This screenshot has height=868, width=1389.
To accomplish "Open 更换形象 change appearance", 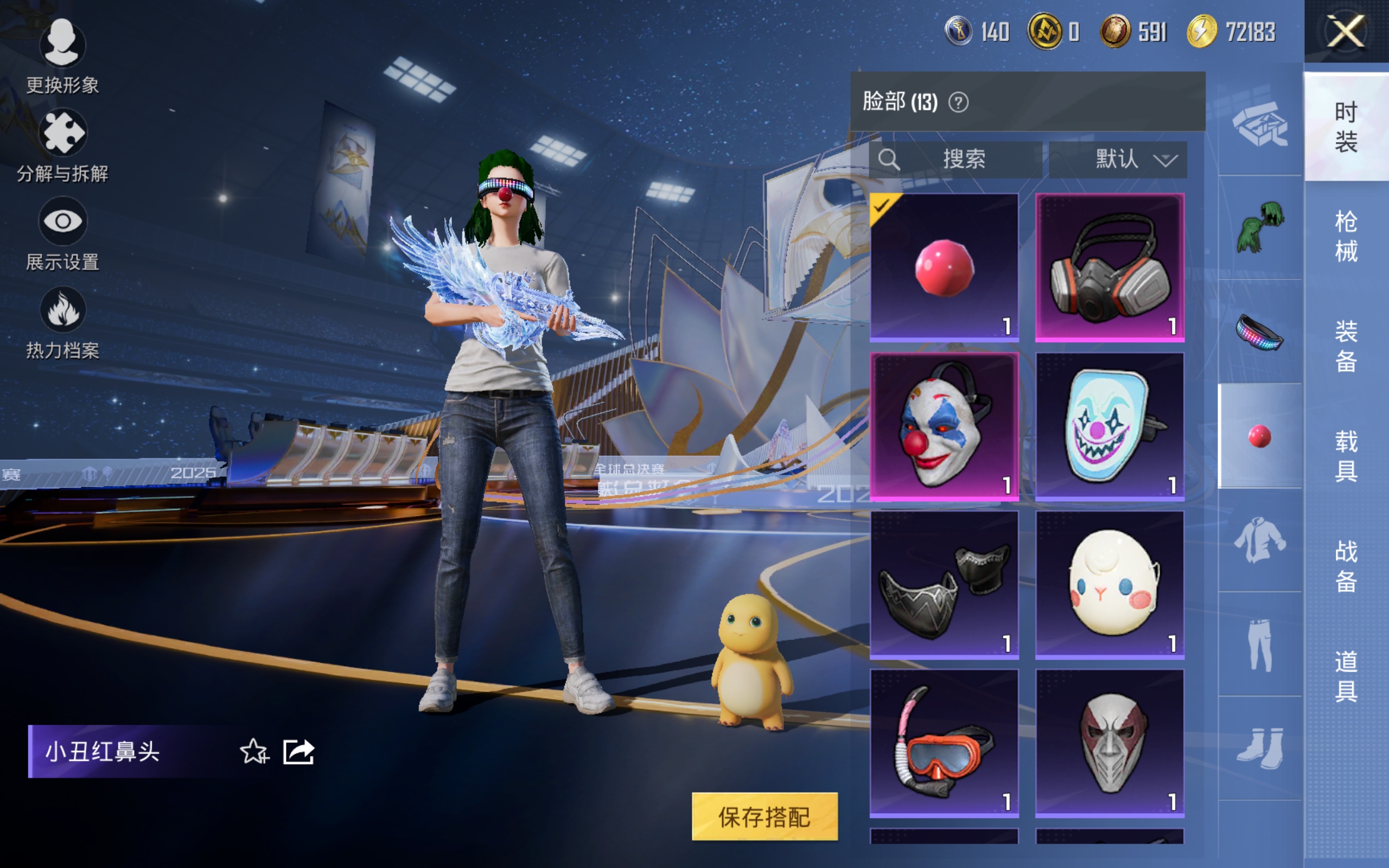I will pos(62,56).
